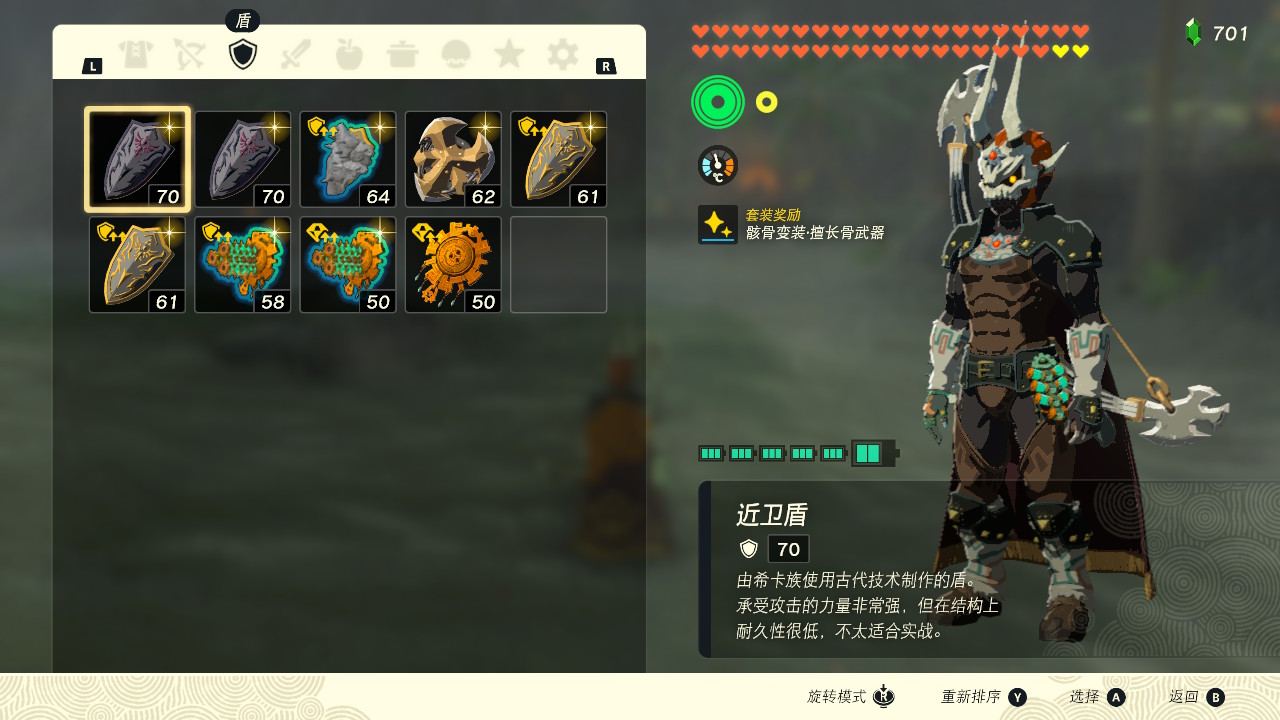Open the gear system settings tab

(562, 54)
